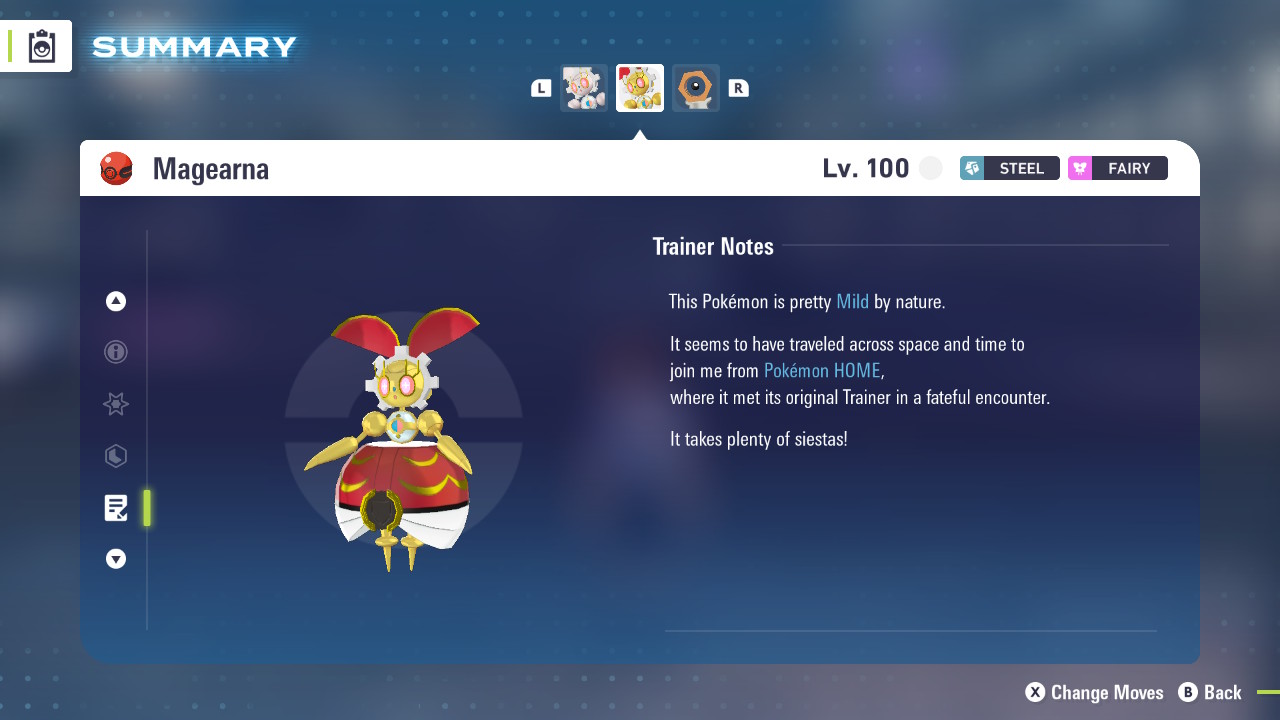
Task: Click the FAIRY type badge icon
Action: (1080, 168)
